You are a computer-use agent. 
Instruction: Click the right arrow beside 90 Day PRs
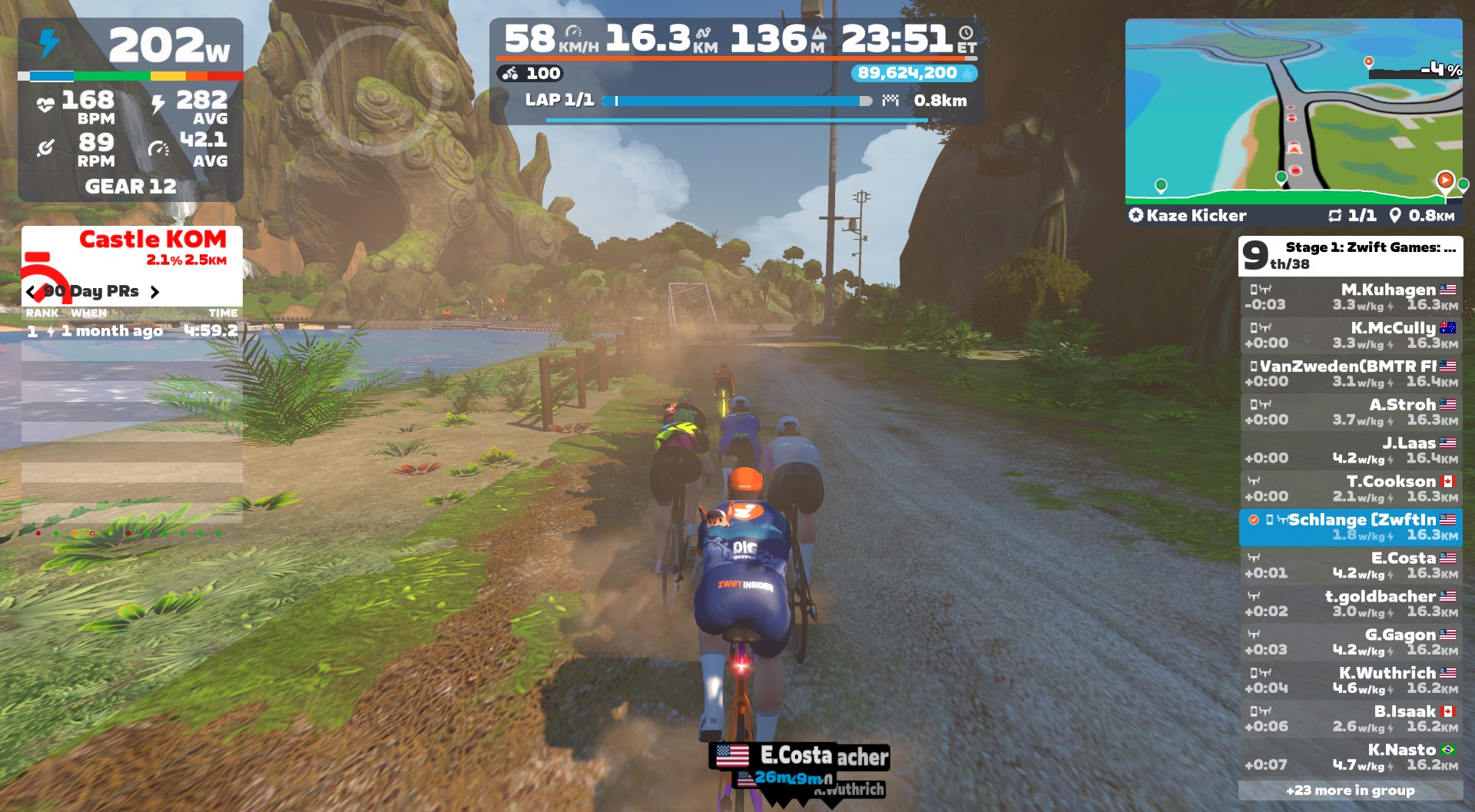click(x=155, y=292)
